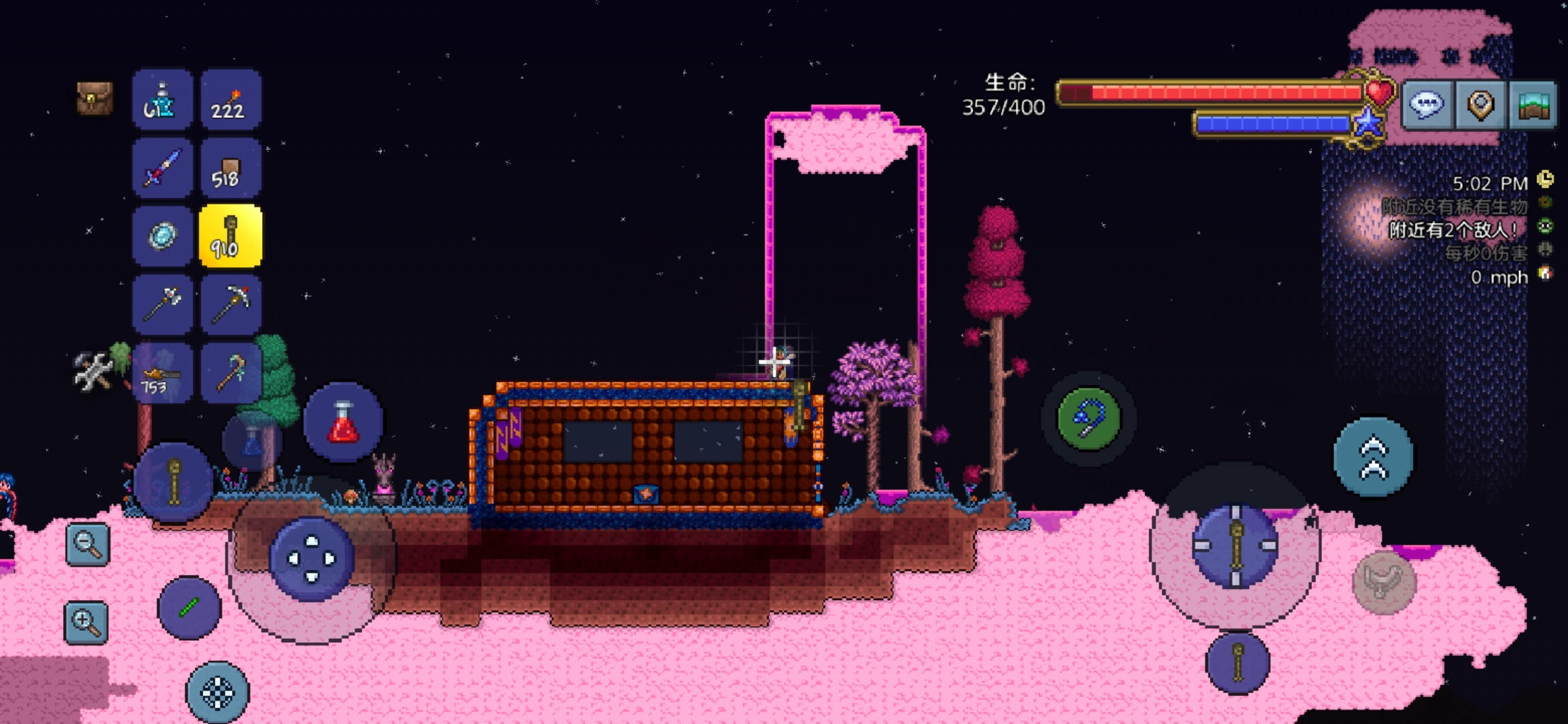1568x724 pixels.
Task: Fire the grappling hook button
Action: 1088,418
